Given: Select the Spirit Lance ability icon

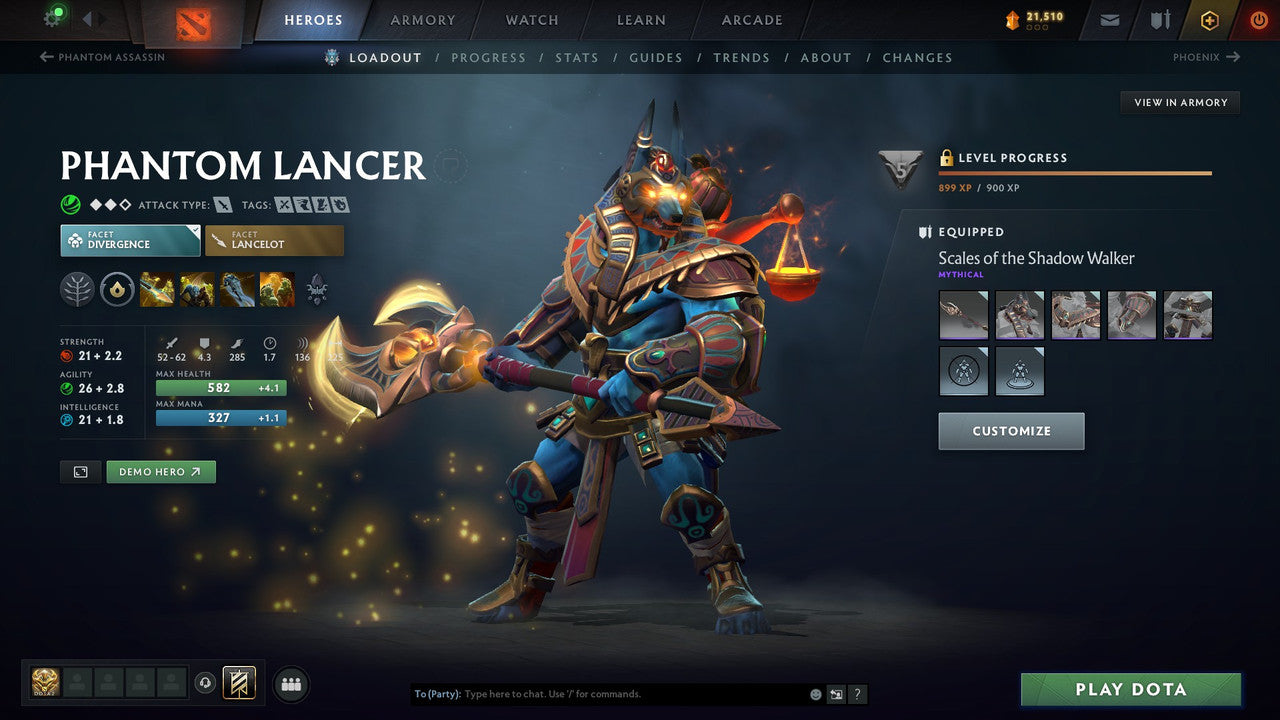Looking at the screenshot, I should [158, 289].
